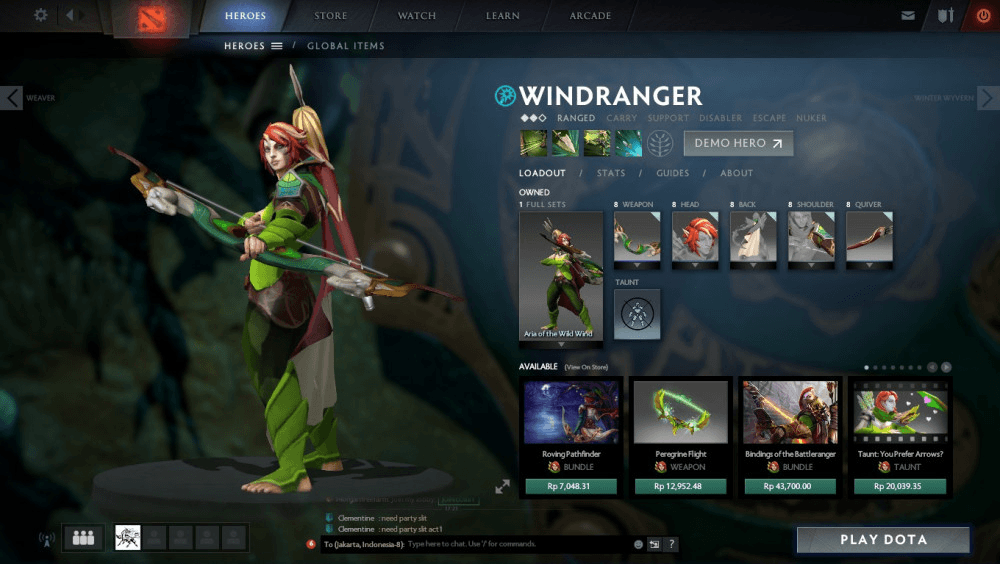Viewport: 1000px width, 564px height.
Task: Show the Stats section for Windranger
Action: coord(610,173)
